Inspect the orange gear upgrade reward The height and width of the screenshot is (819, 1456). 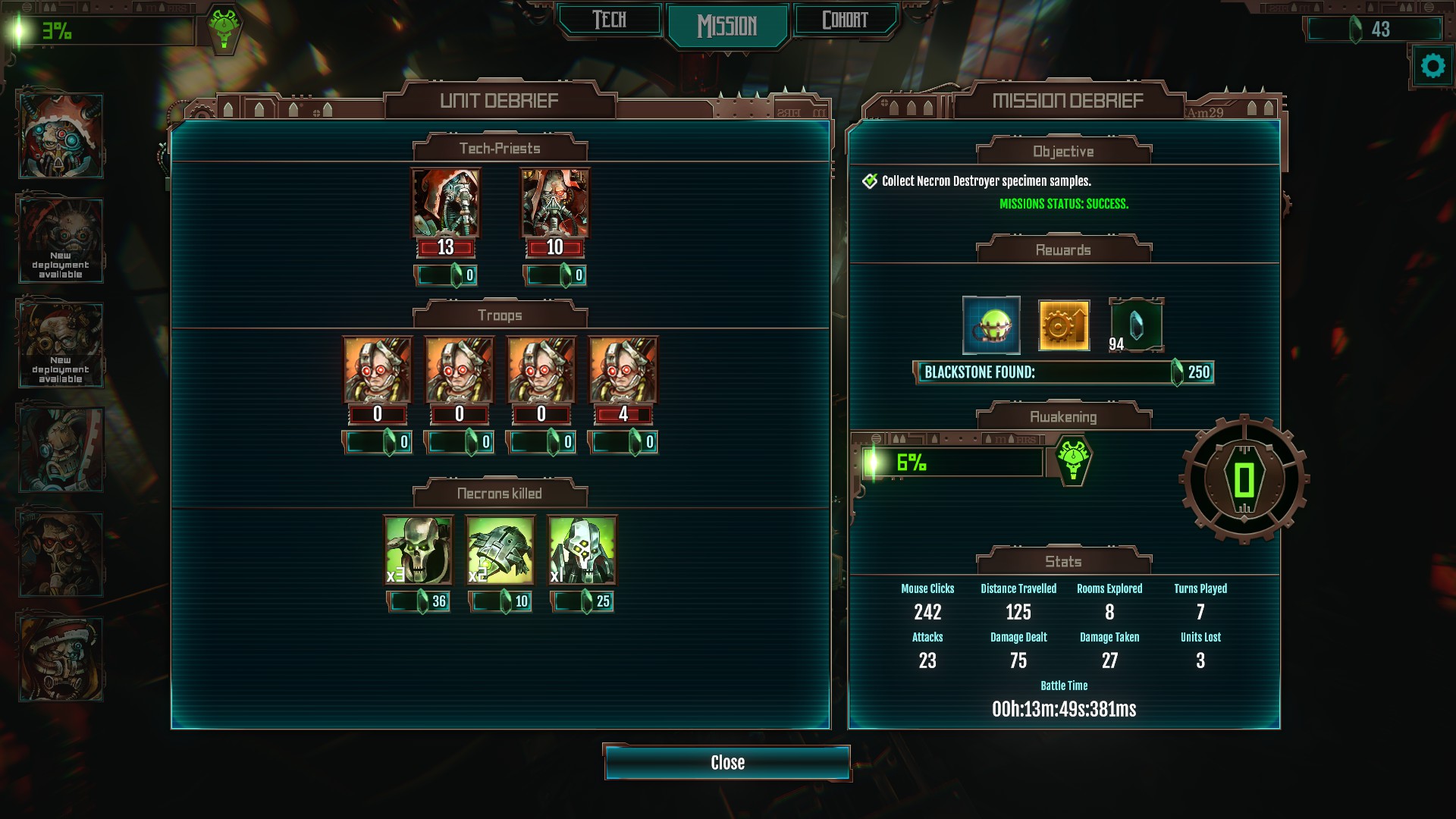coord(1064,325)
